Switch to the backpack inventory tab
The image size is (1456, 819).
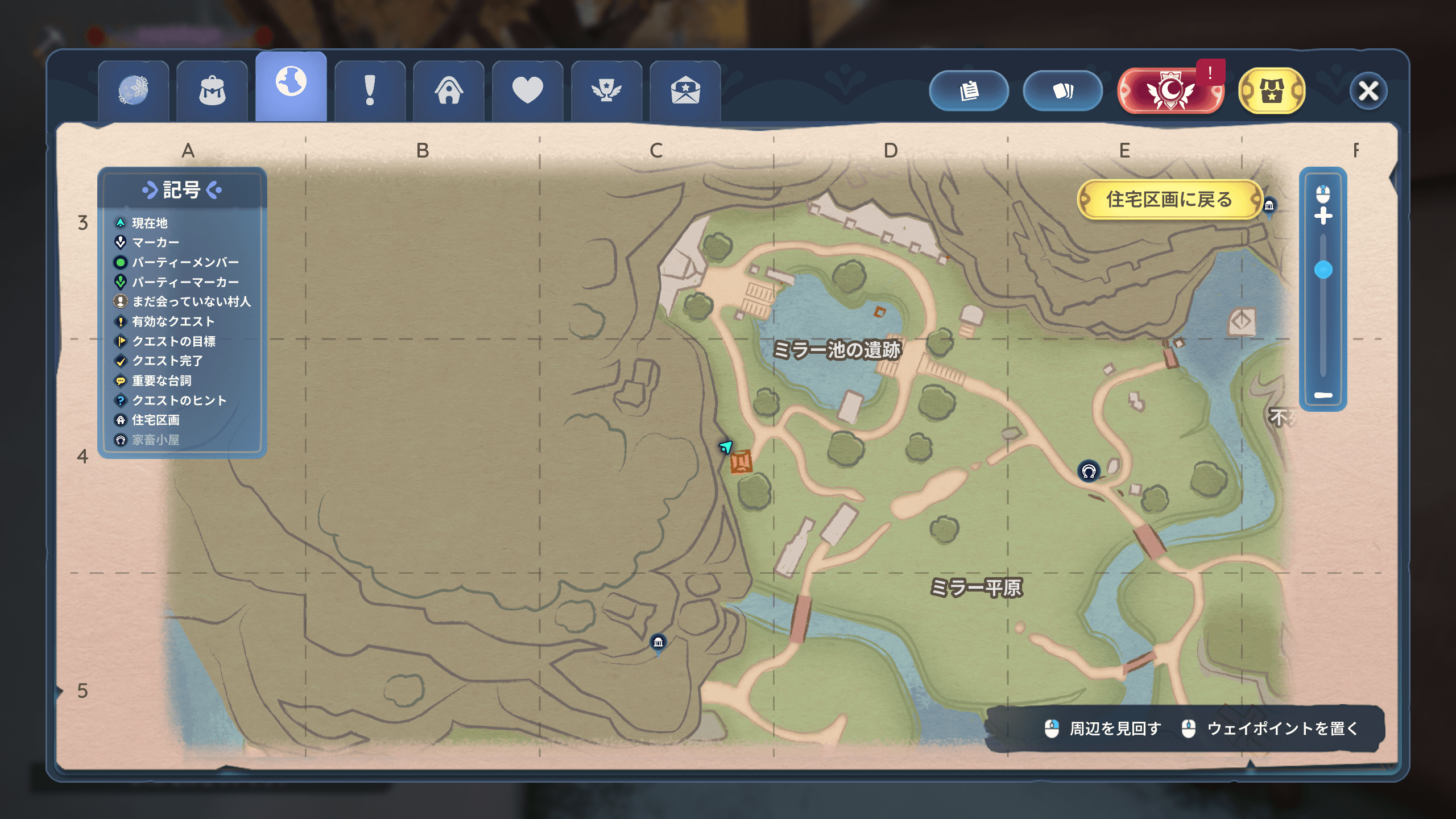(212, 91)
